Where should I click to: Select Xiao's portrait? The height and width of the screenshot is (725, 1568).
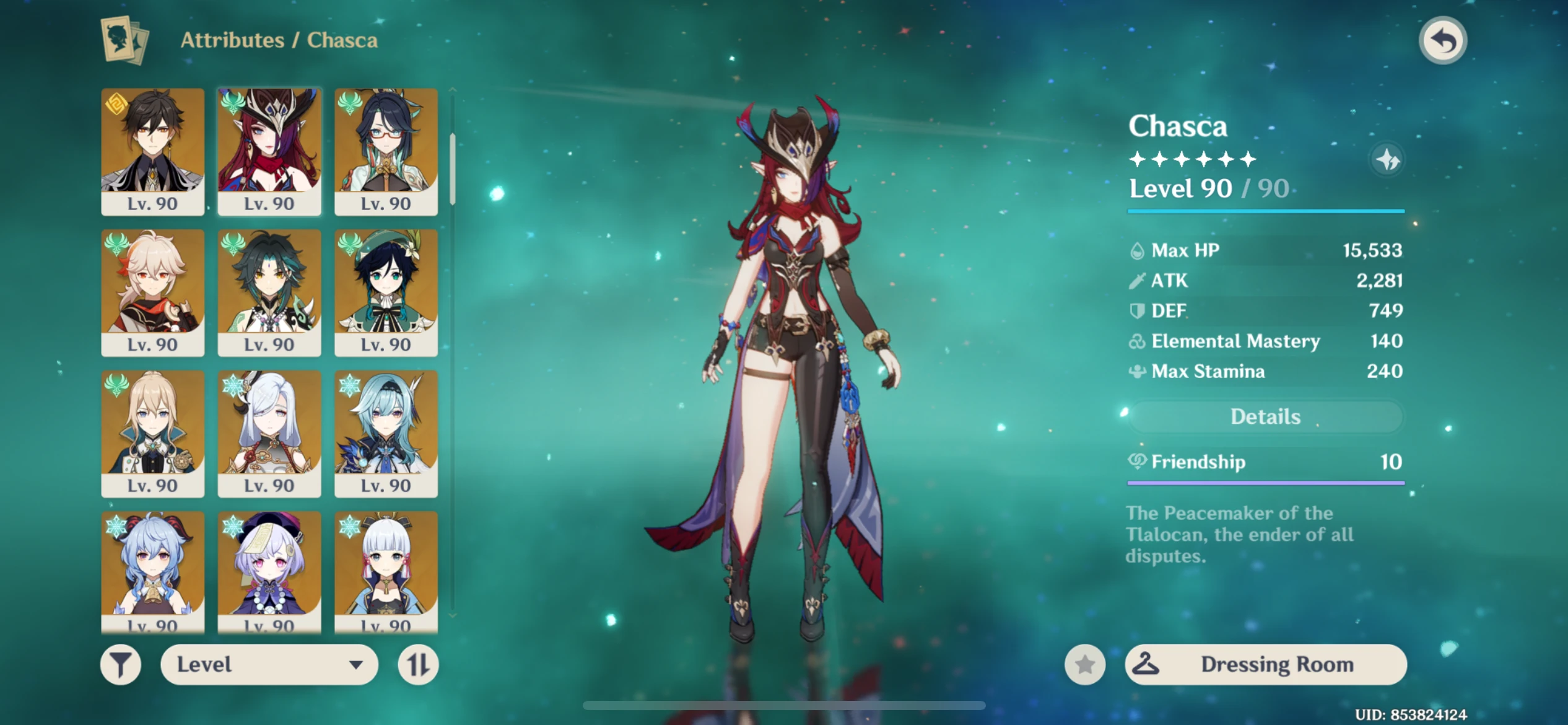click(x=269, y=291)
